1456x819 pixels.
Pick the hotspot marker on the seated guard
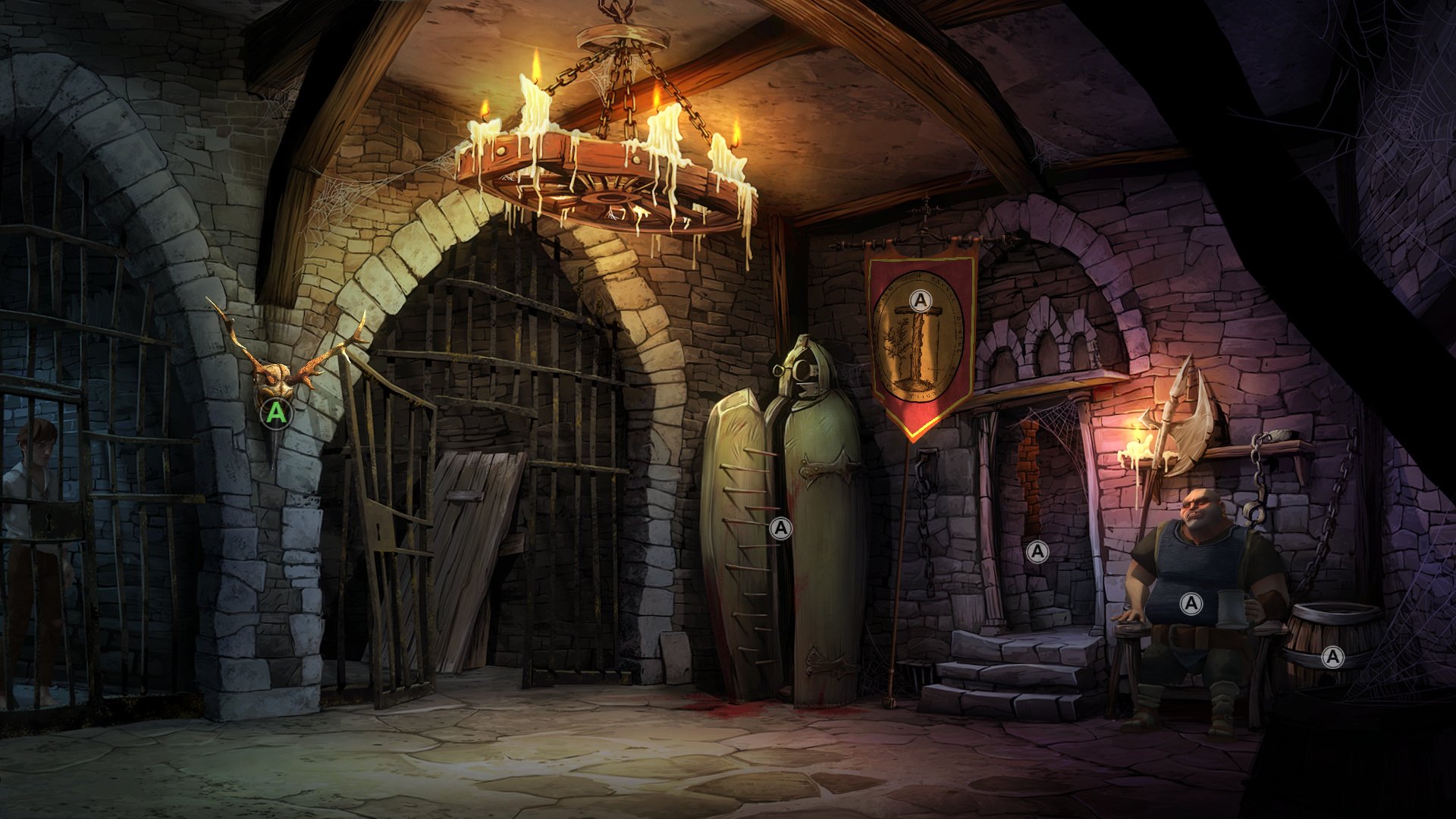[x=1191, y=604]
